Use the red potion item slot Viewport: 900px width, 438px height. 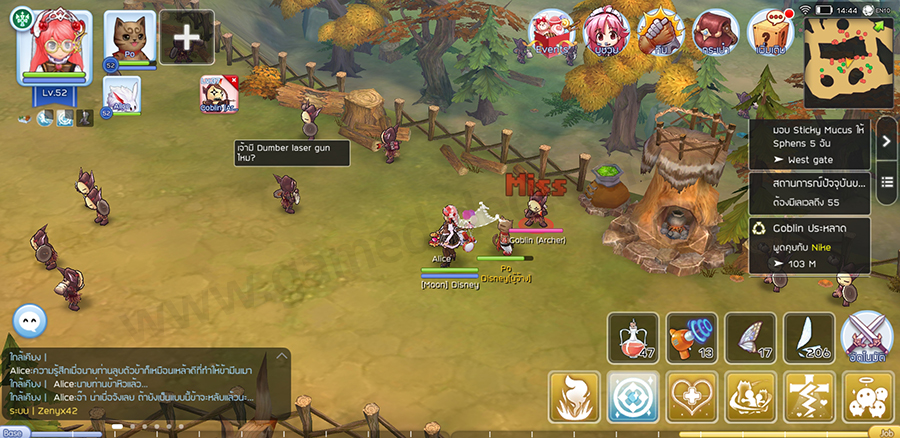click(x=633, y=337)
